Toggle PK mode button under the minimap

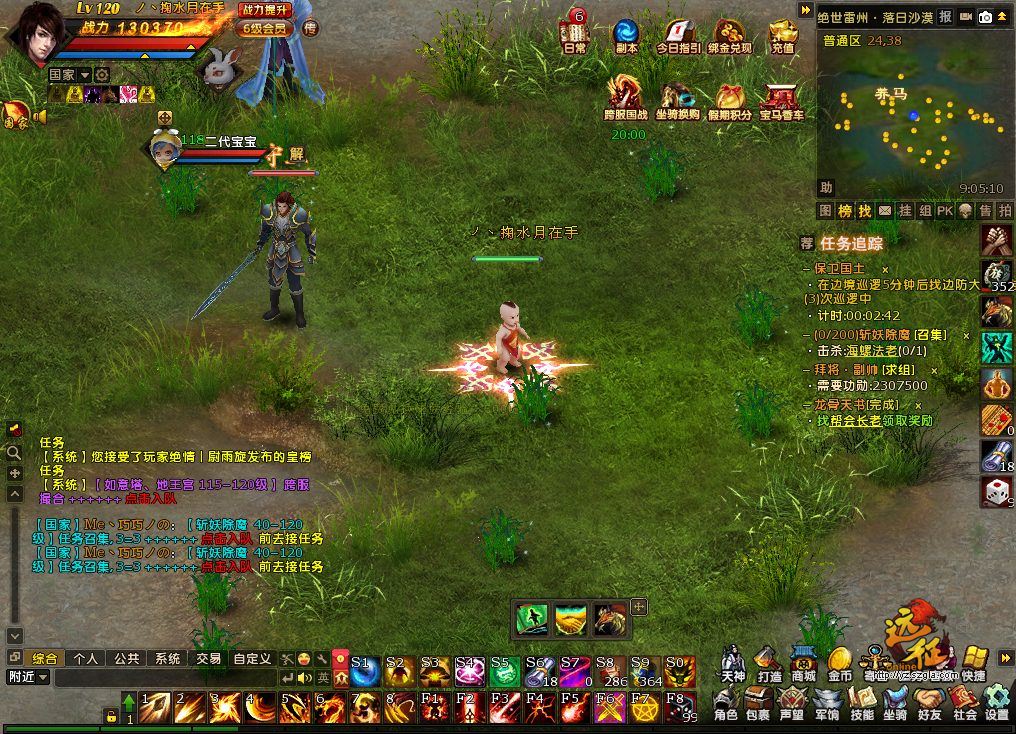[x=945, y=211]
